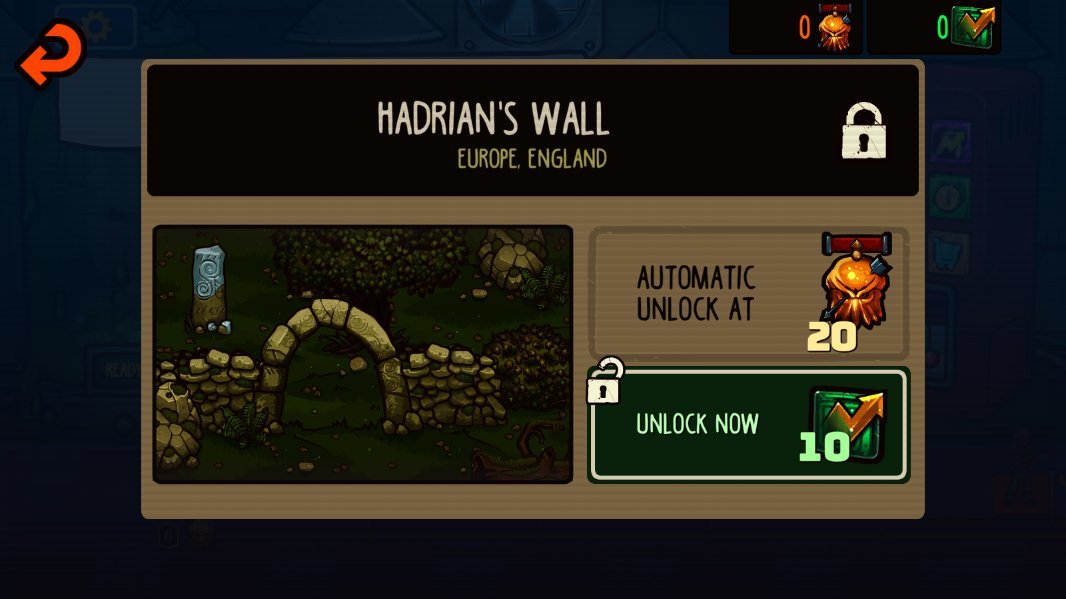Go back with the orange return arrow
Viewport: 1066px width, 599px height.
coord(50,53)
